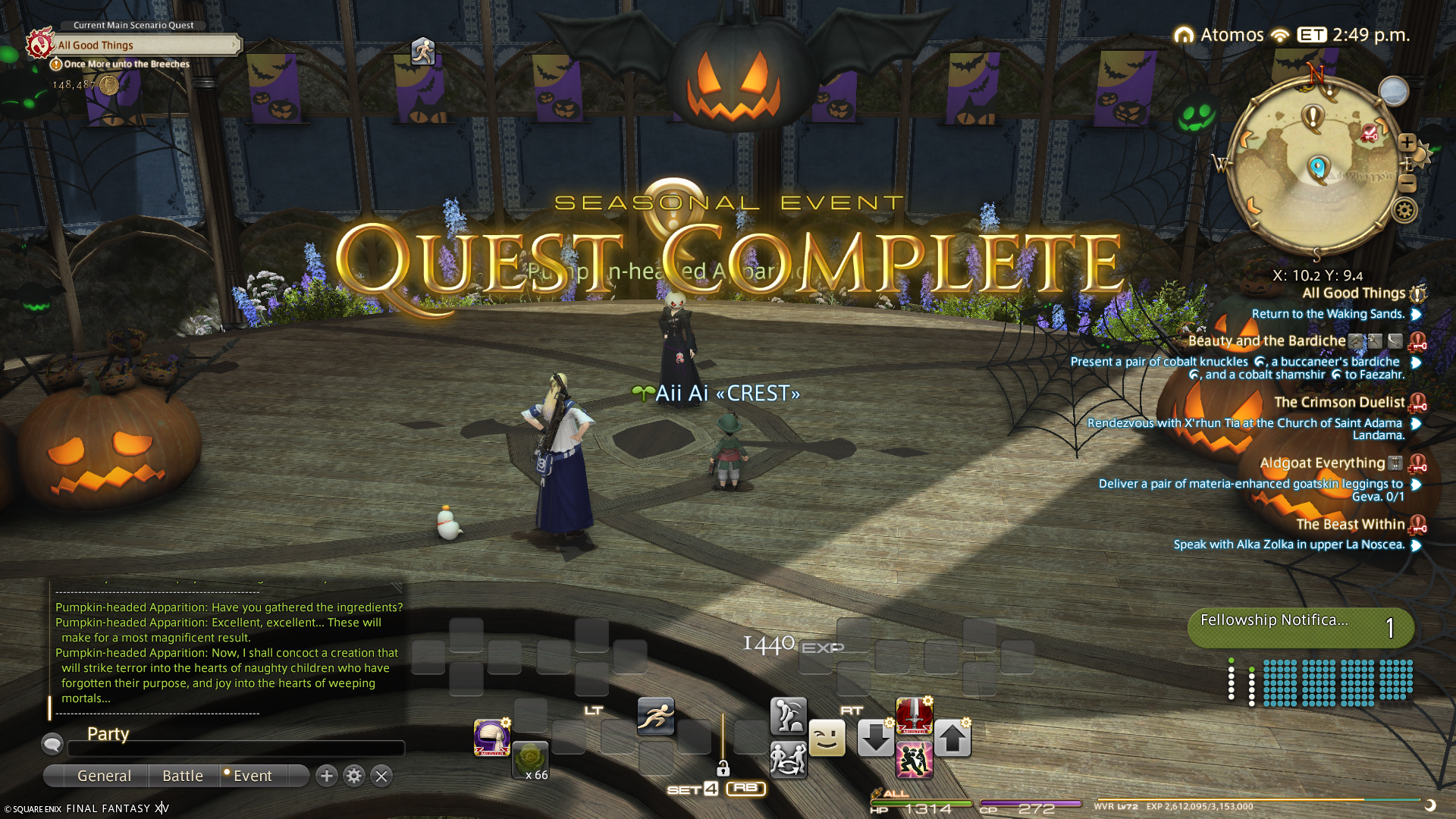The height and width of the screenshot is (819, 1456).
Task: Add a new chat tab with plus button
Action: click(x=327, y=776)
